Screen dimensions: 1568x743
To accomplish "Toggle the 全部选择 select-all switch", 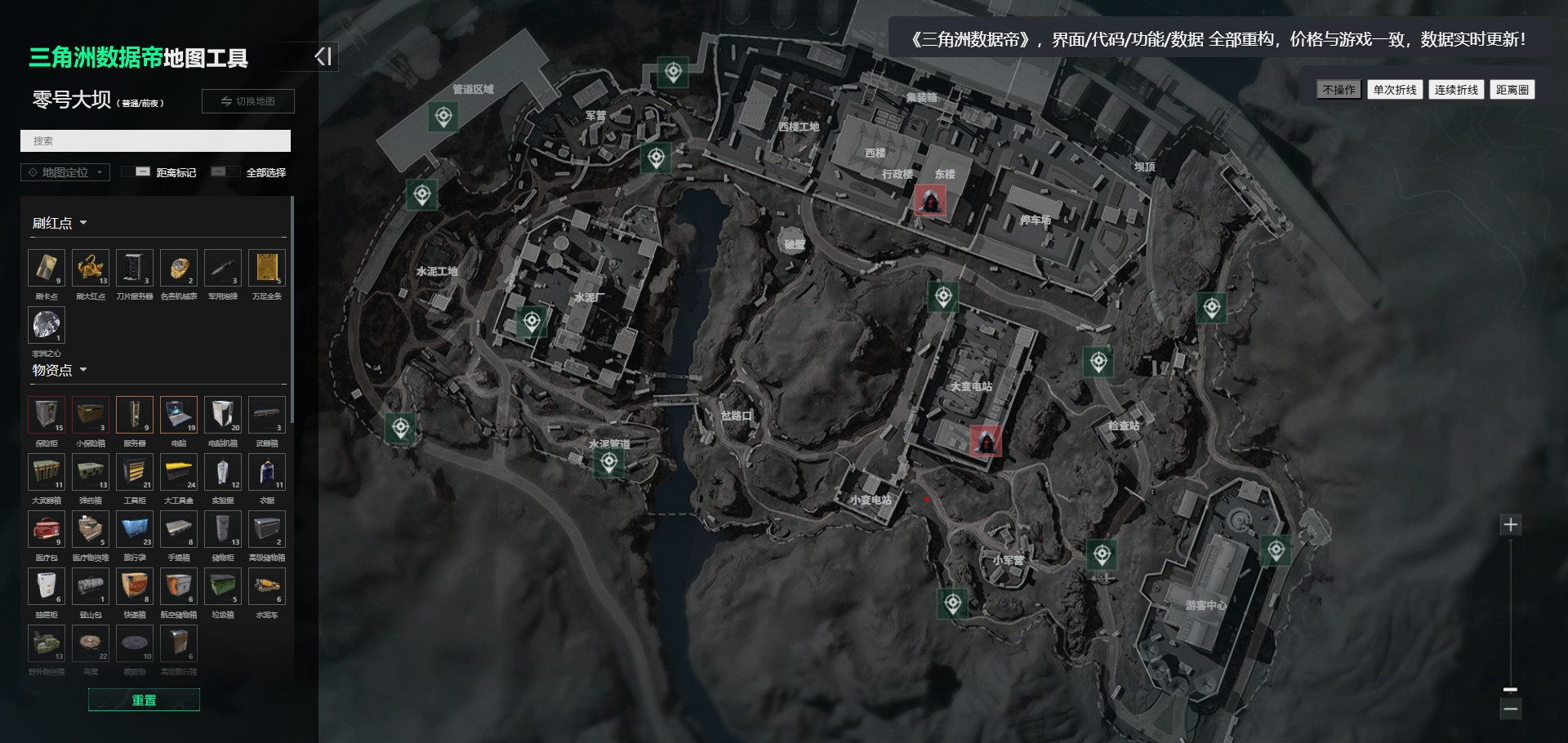I will [x=219, y=172].
